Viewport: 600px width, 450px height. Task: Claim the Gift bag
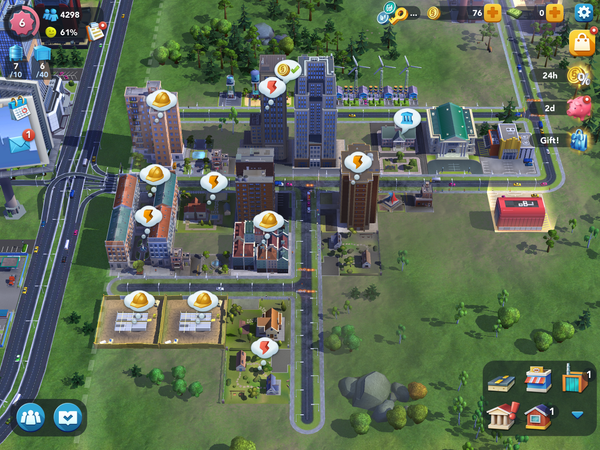click(x=577, y=139)
